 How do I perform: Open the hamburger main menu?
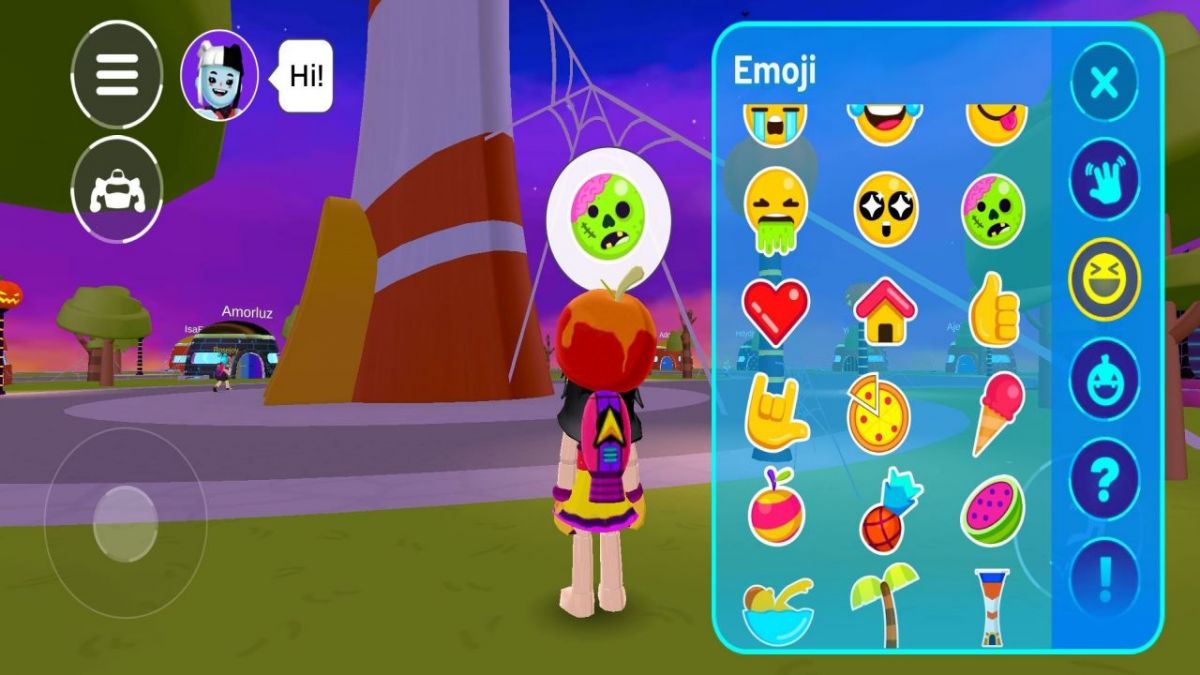click(117, 74)
